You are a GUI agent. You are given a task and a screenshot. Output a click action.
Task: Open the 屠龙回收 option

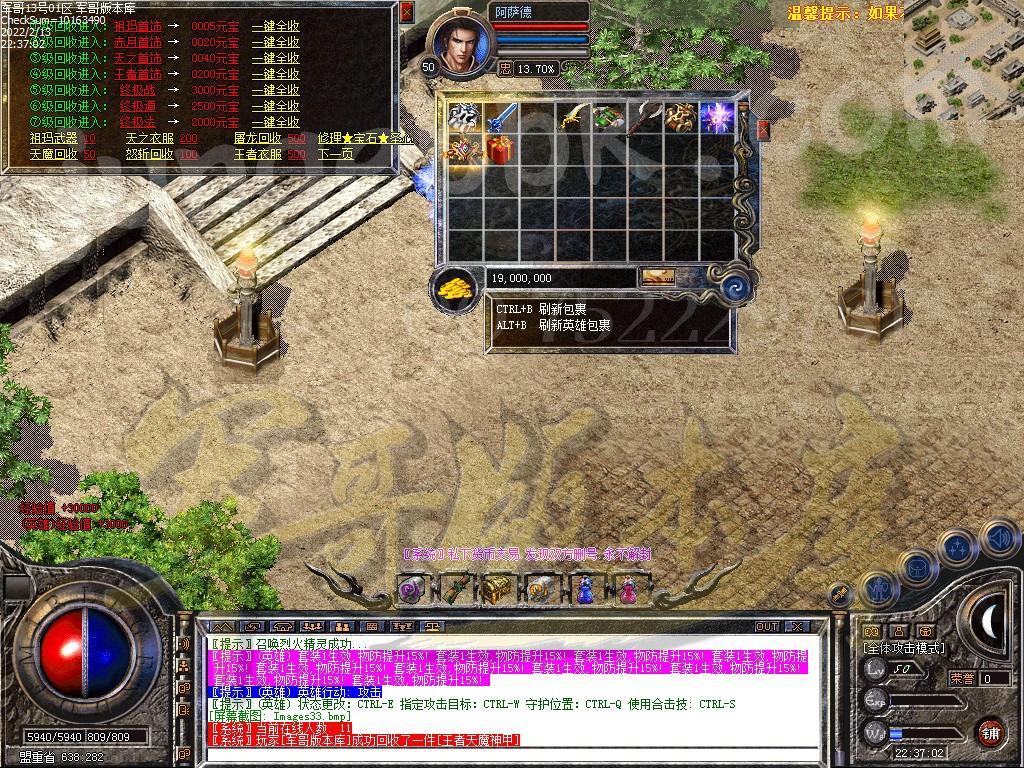[x=256, y=138]
